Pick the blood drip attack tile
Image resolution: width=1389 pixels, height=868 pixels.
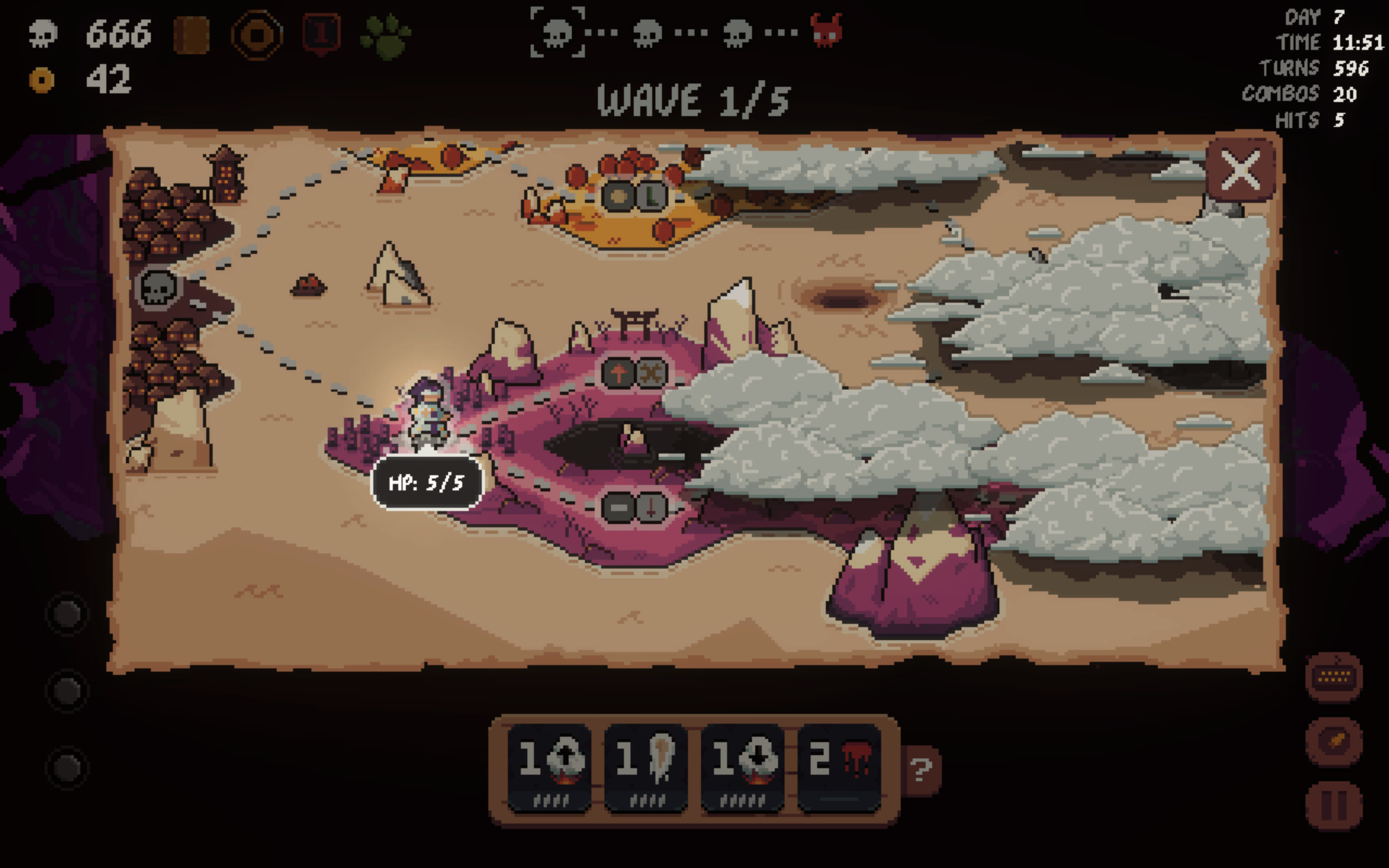click(x=838, y=767)
